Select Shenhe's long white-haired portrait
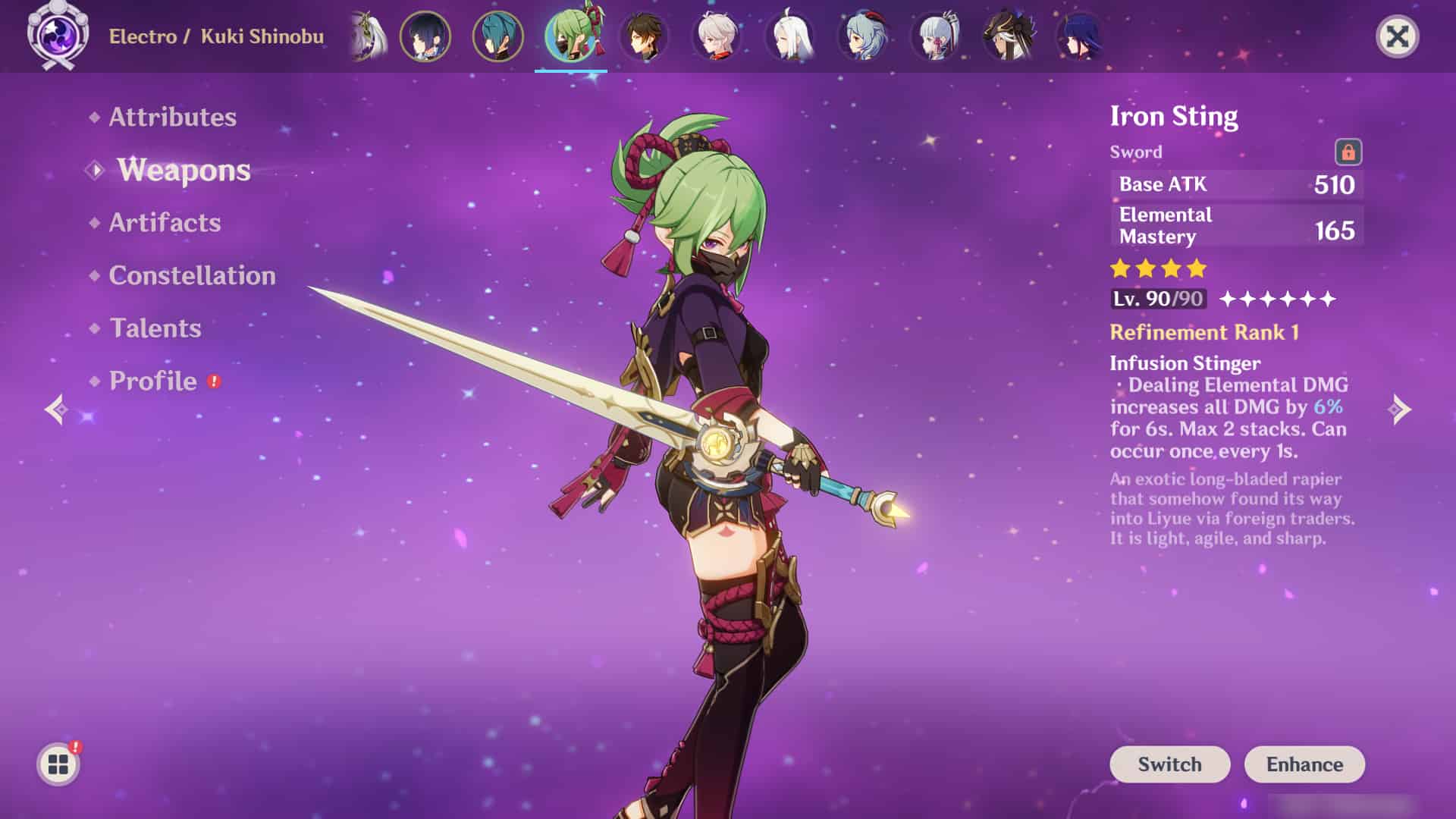1456x819 pixels. [x=789, y=36]
